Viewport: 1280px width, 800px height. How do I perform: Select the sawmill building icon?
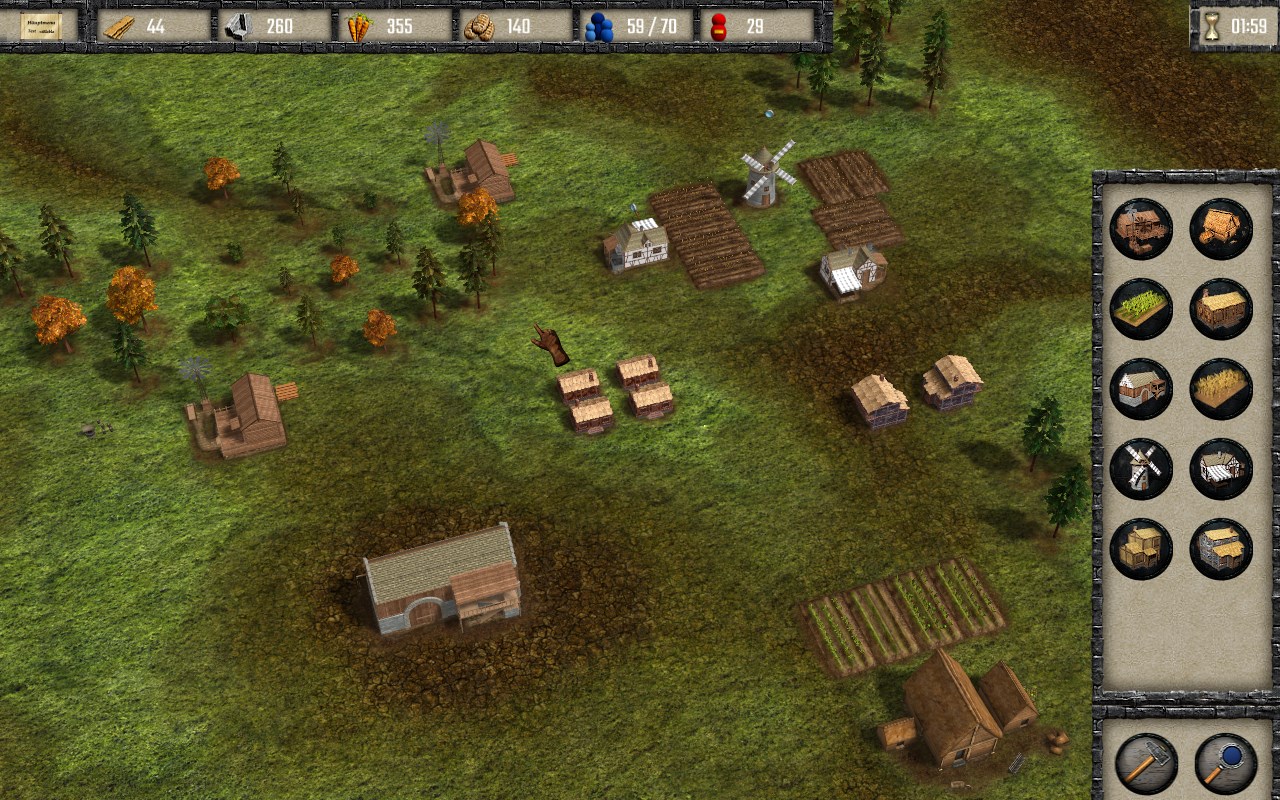1141,229
